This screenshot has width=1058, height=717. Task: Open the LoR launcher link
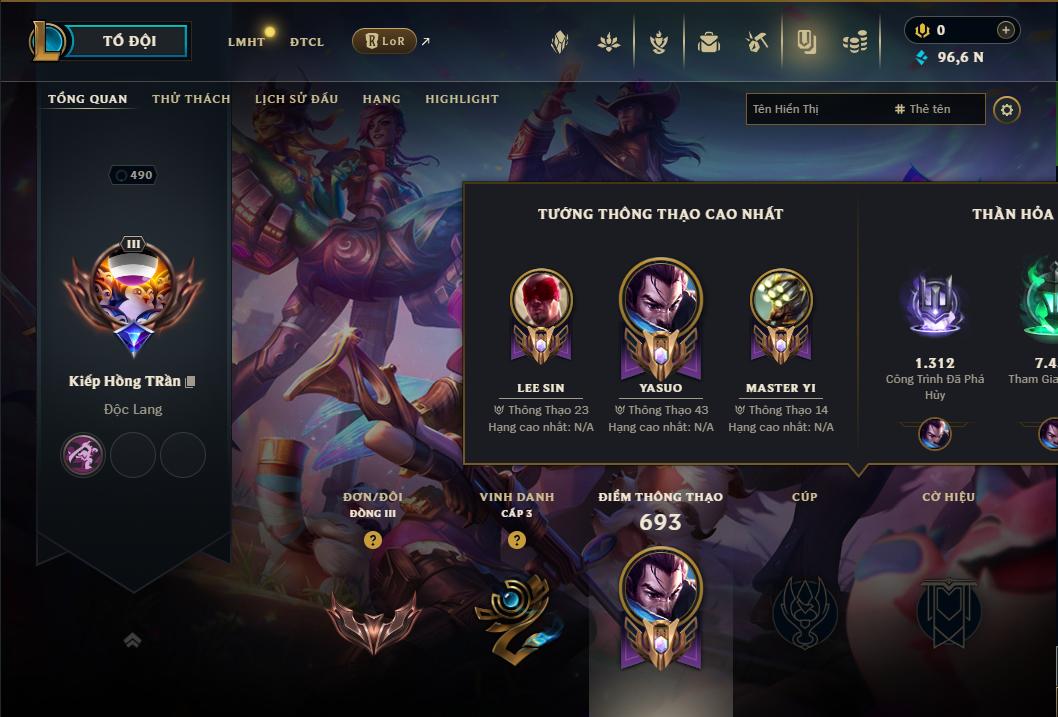point(385,41)
